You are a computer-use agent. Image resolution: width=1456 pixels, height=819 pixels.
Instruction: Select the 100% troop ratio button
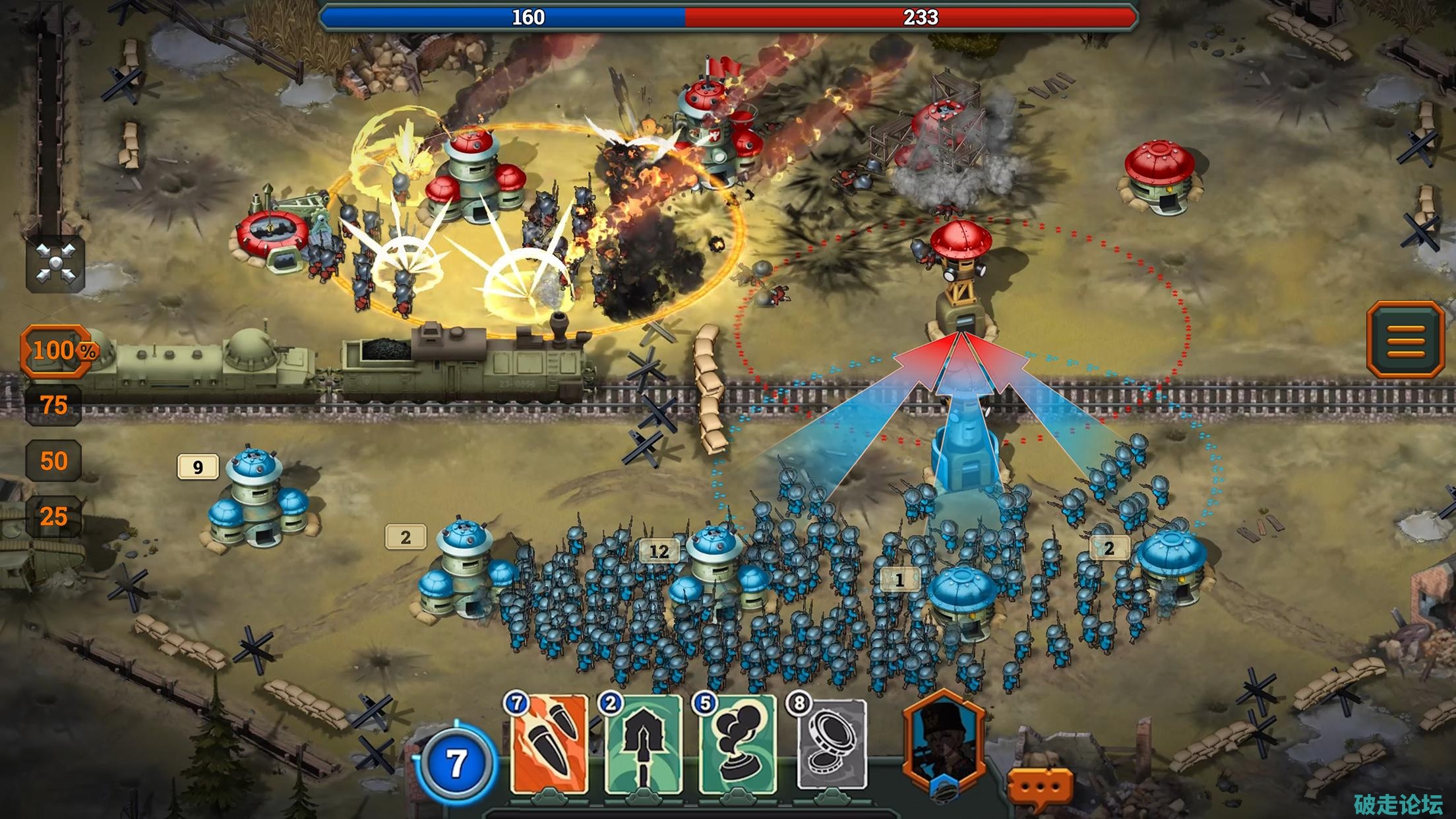tap(57, 351)
